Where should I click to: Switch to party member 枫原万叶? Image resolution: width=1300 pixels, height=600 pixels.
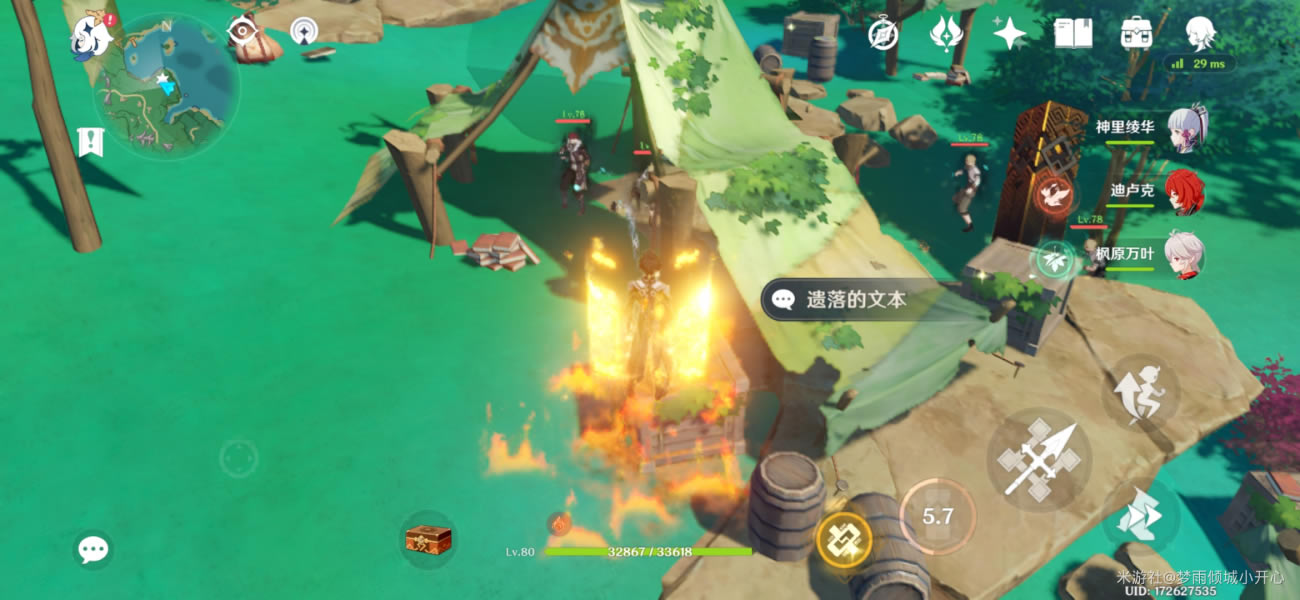(1185, 255)
